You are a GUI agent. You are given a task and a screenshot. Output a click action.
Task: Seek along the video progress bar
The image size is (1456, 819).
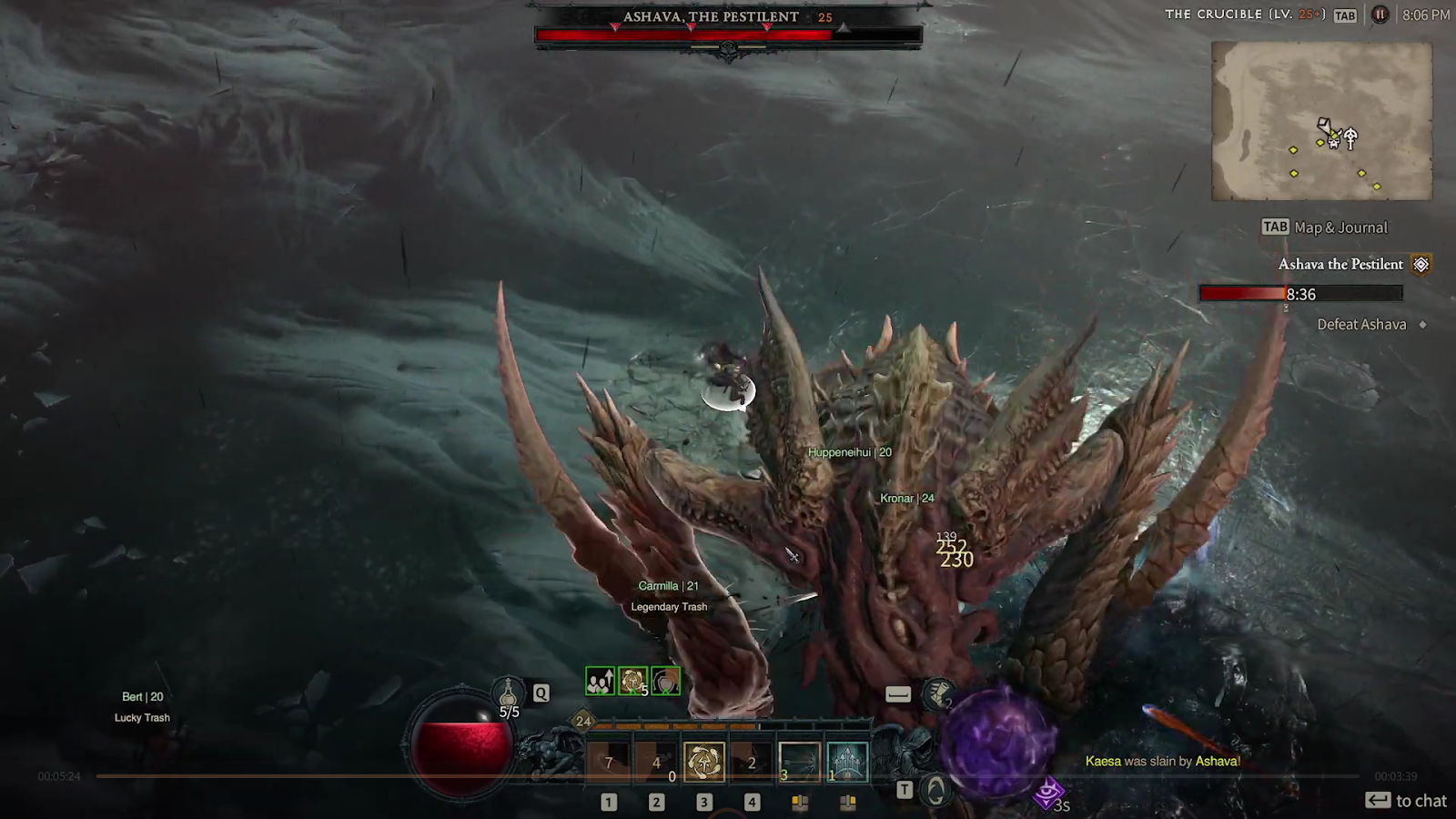[x=728, y=776]
